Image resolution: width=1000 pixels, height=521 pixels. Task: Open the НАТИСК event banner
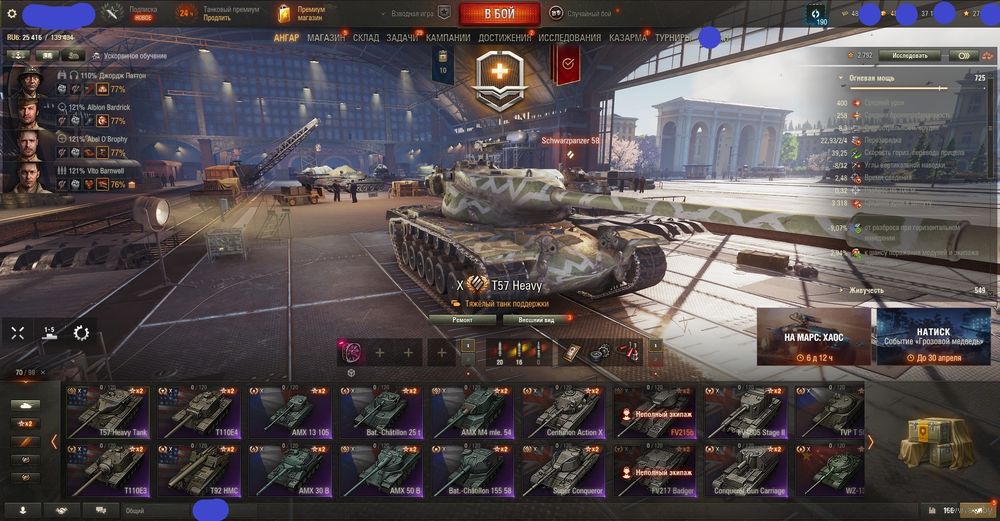click(x=933, y=336)
